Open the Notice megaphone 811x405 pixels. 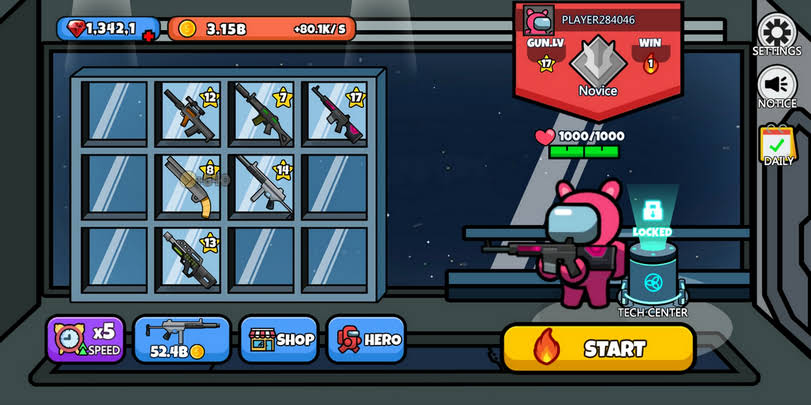776,86
